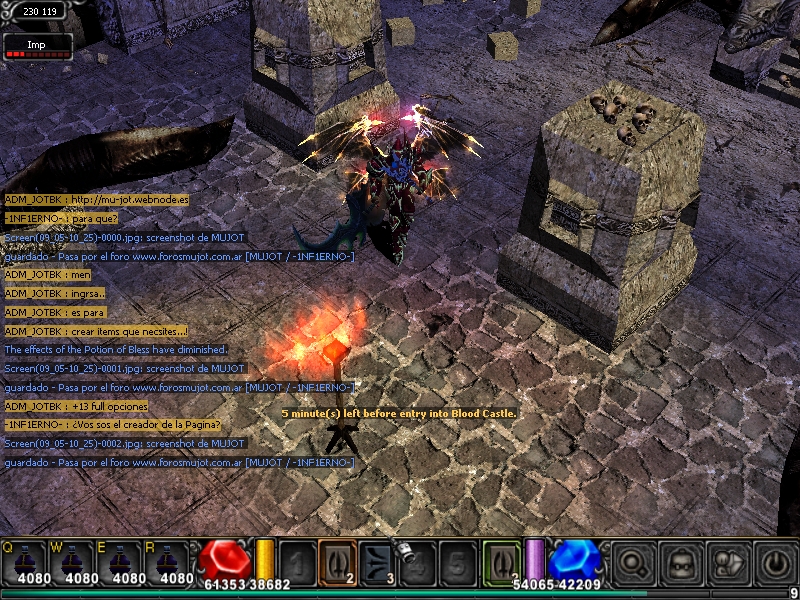800x600 pixels.
Task: Use the potion in the W slot
Action: pos(74,562)
